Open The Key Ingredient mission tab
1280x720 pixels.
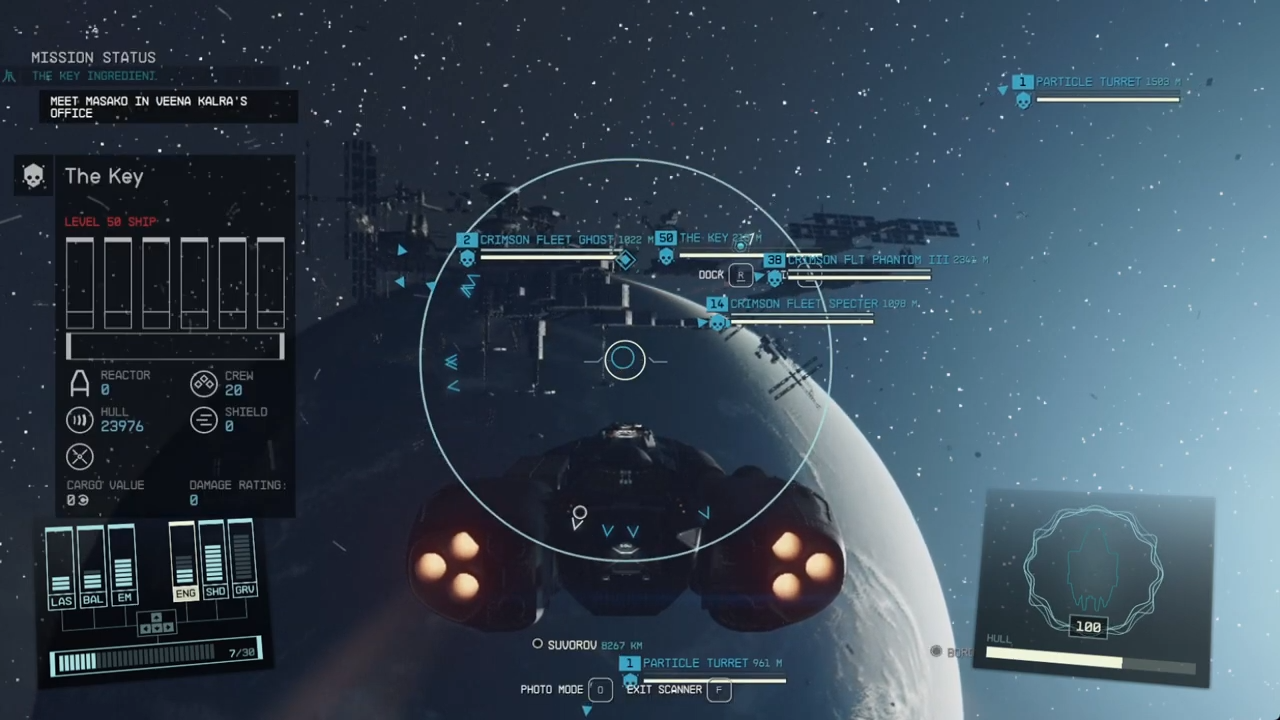point(93,75)
